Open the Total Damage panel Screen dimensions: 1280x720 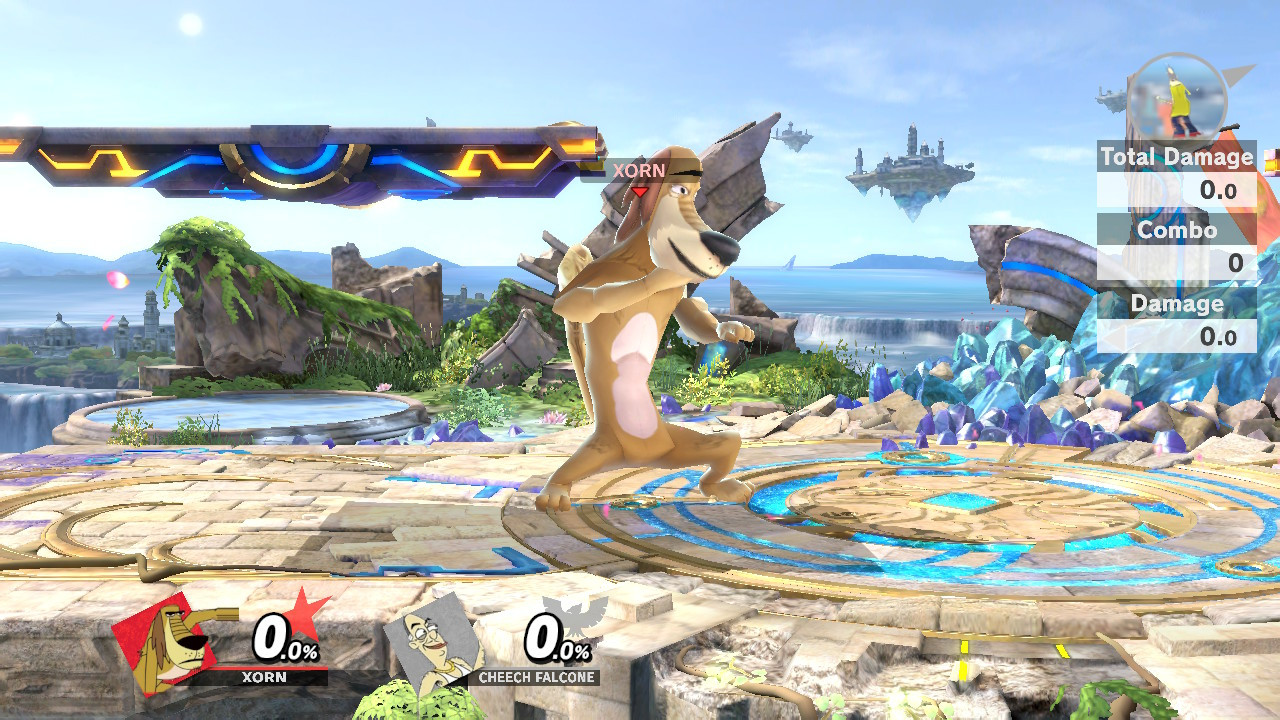coord(1178,158)
